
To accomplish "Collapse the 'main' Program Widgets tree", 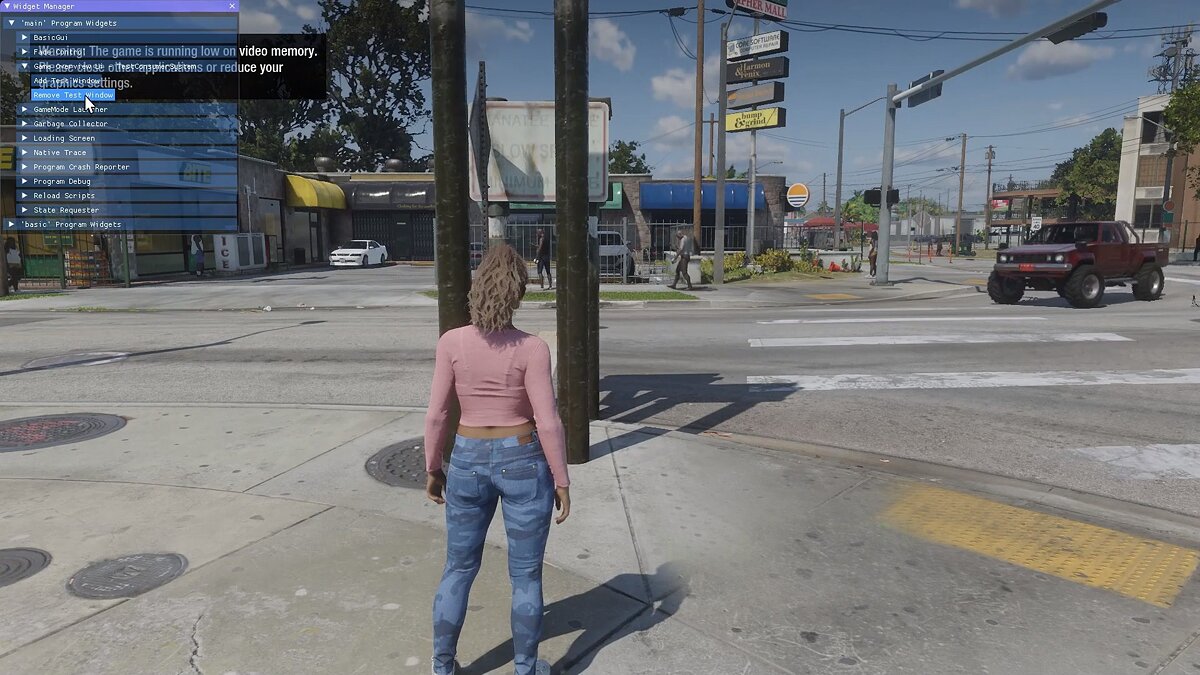I will 11,23.
